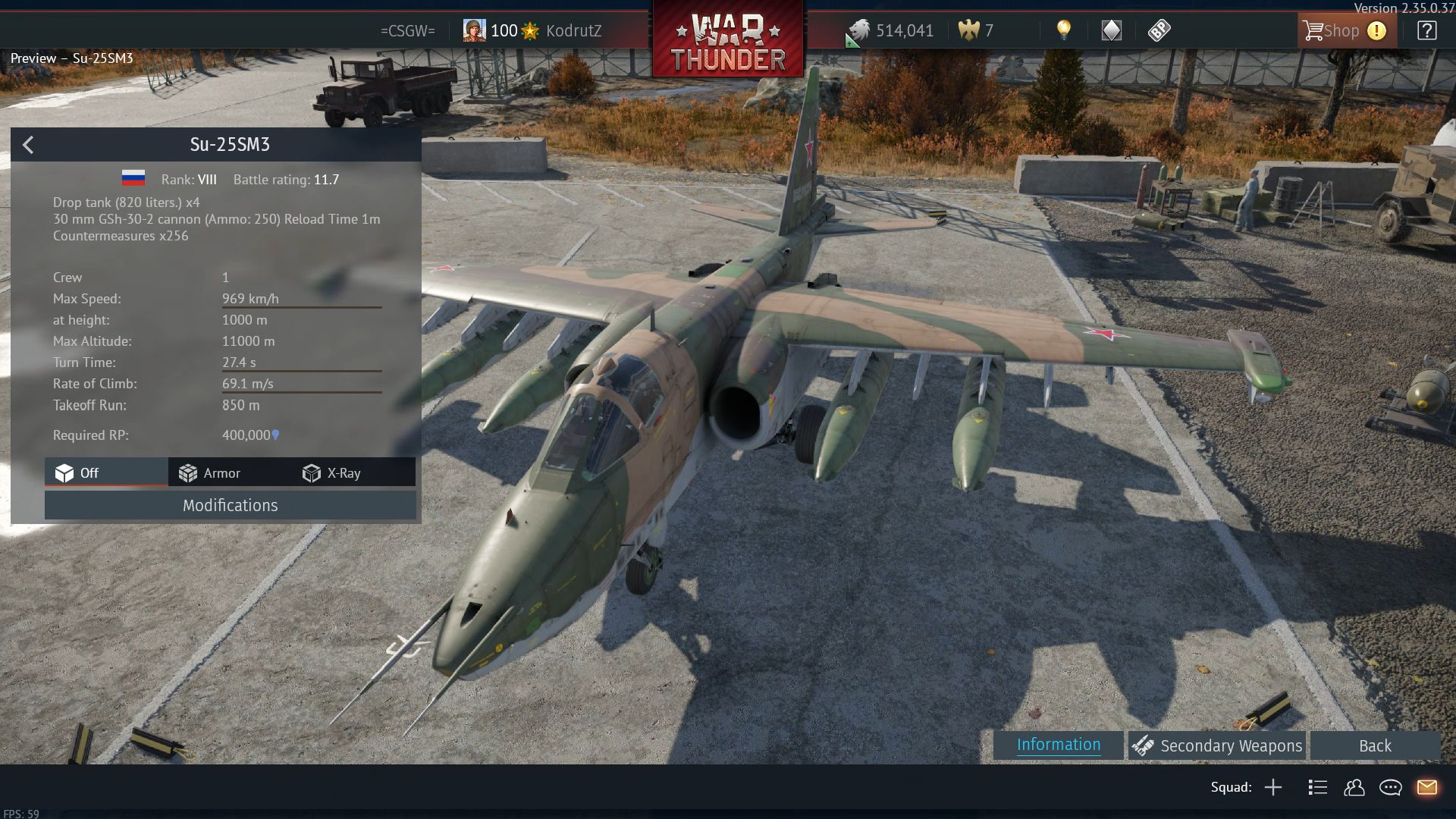This screenshot has height=819, width=1456.
Task: Open Secondary Weapons selection
Action: coord(1217,746)
